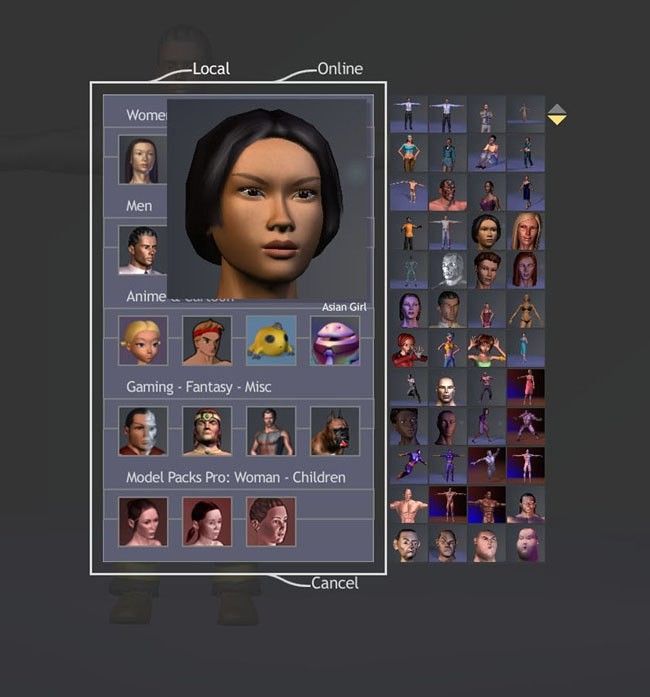Viewport: 650px width, 697px height.
Task: Choose the yellow blob creature model
Action: pyautogui.click(x=271, y=340)
